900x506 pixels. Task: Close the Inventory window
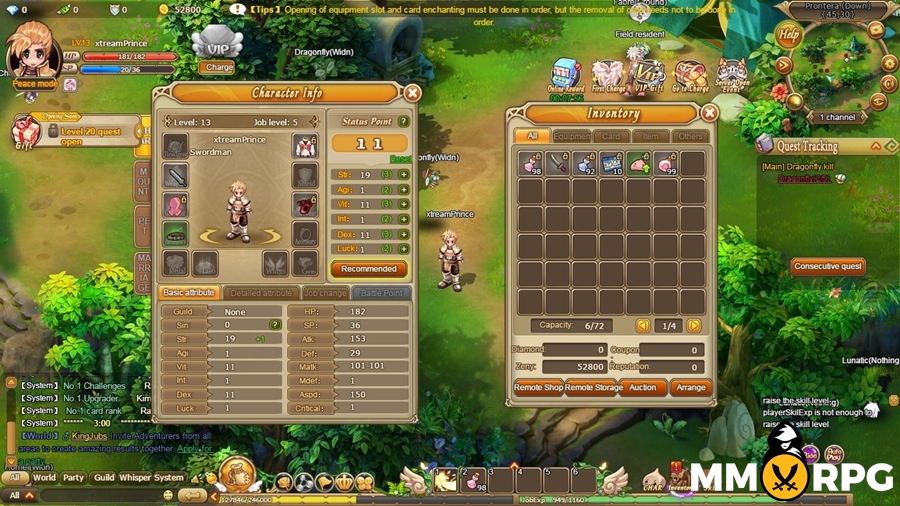709,114
